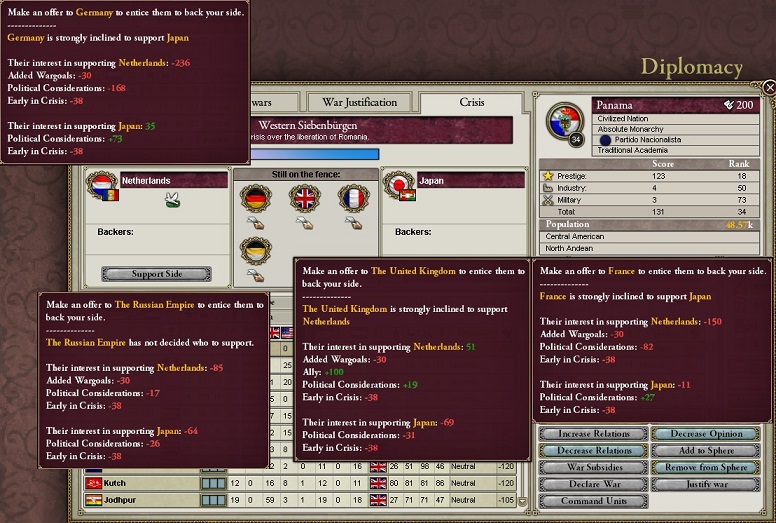This screenshot has height=523, width=776.
Task: Click the Increase Relations button
Action: 594,434
